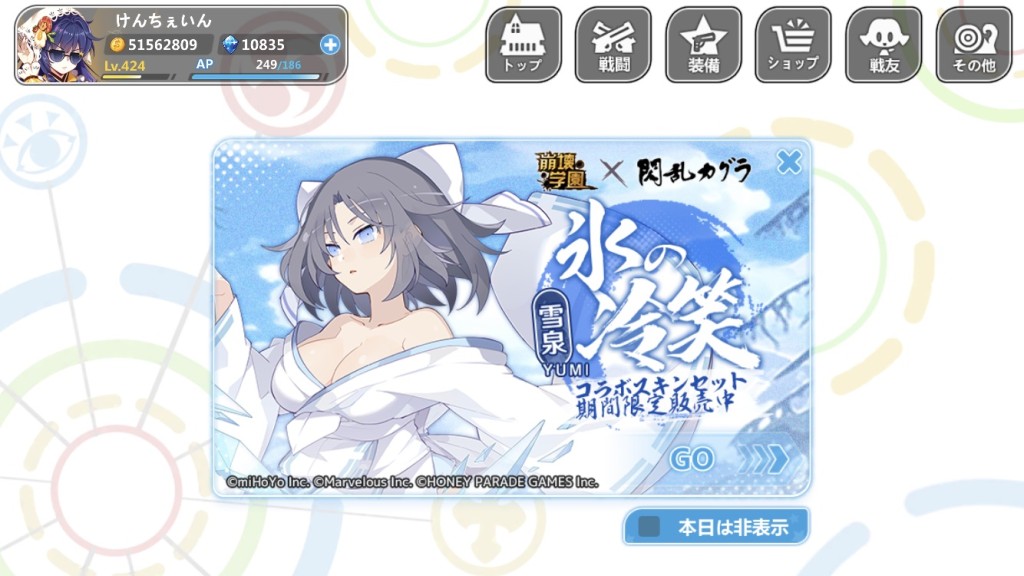This screenshot has height=576, width=1024.
Task: Open the その他 others menu
Action: click(973, 45)
